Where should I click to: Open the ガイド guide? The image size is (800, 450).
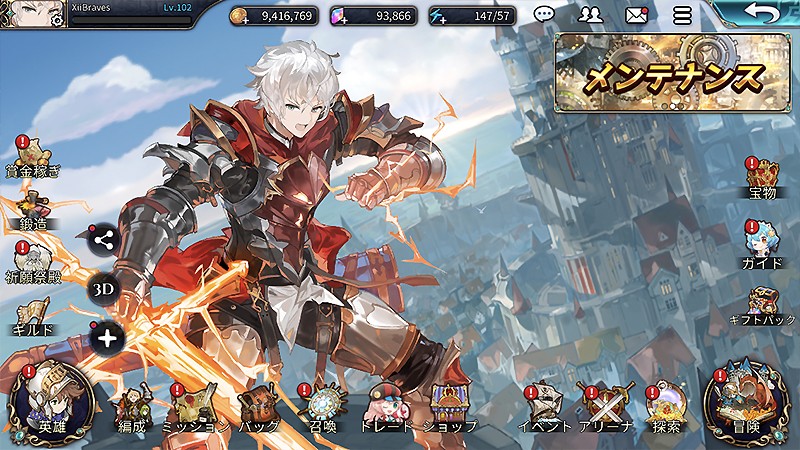tap(762, 245)
